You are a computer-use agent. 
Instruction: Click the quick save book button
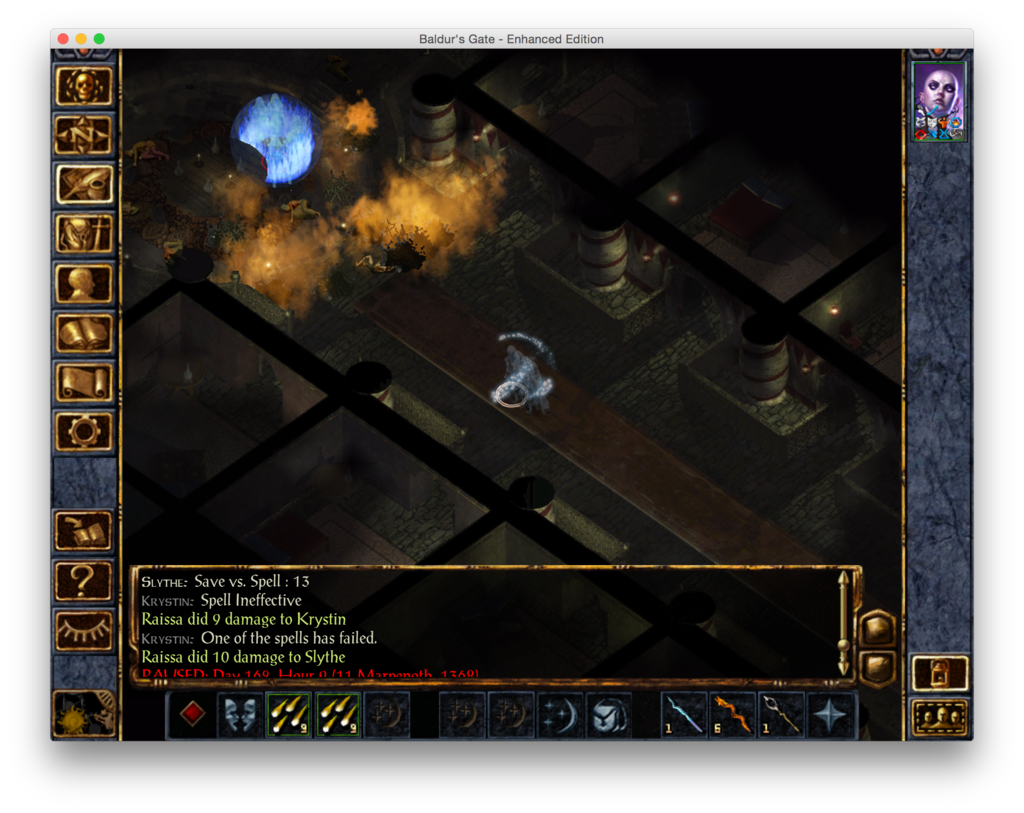coord(84,531)
